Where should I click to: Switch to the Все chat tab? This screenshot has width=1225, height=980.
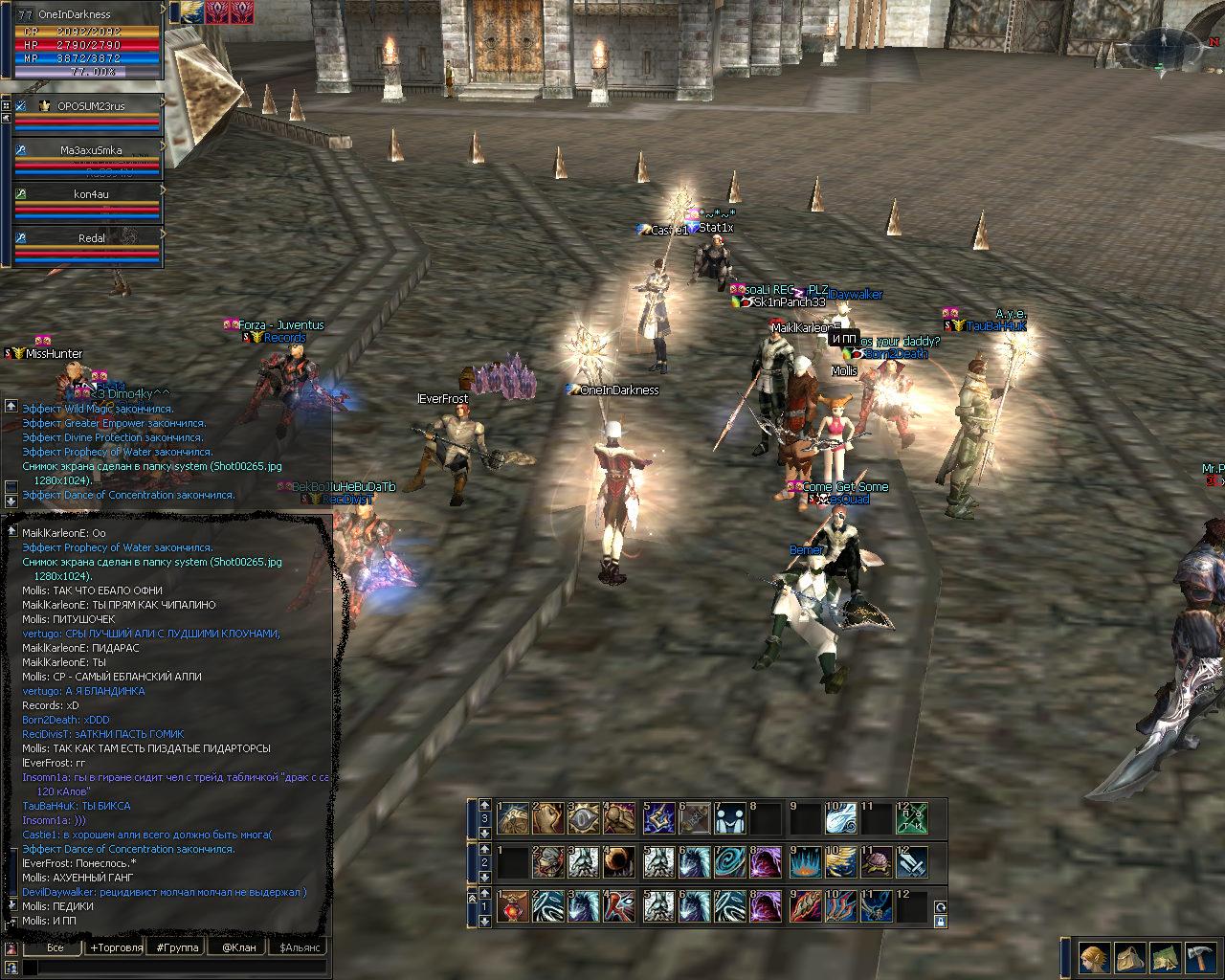pos(55,947)
